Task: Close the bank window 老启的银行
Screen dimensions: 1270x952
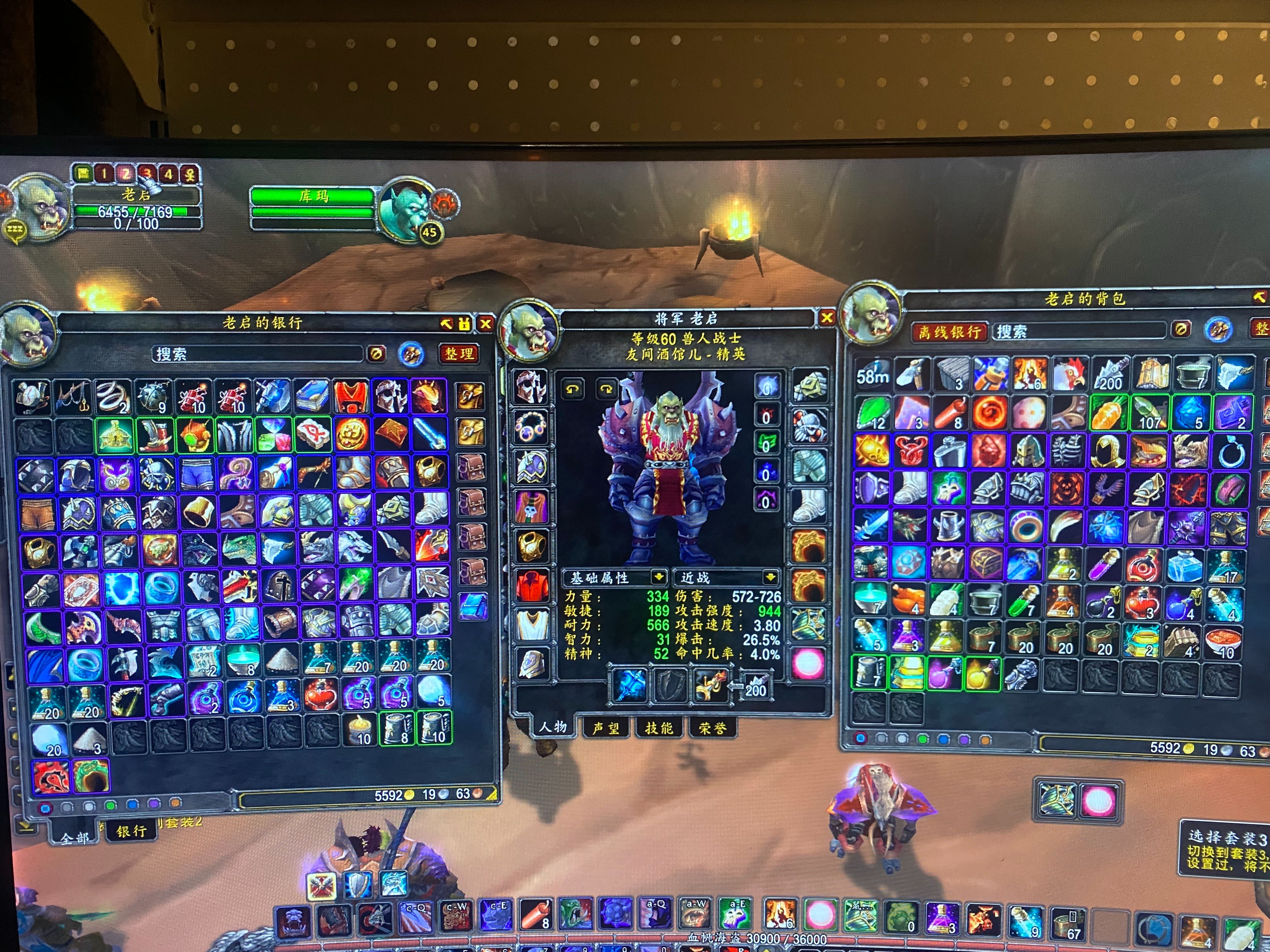Action: pos(486,324)
